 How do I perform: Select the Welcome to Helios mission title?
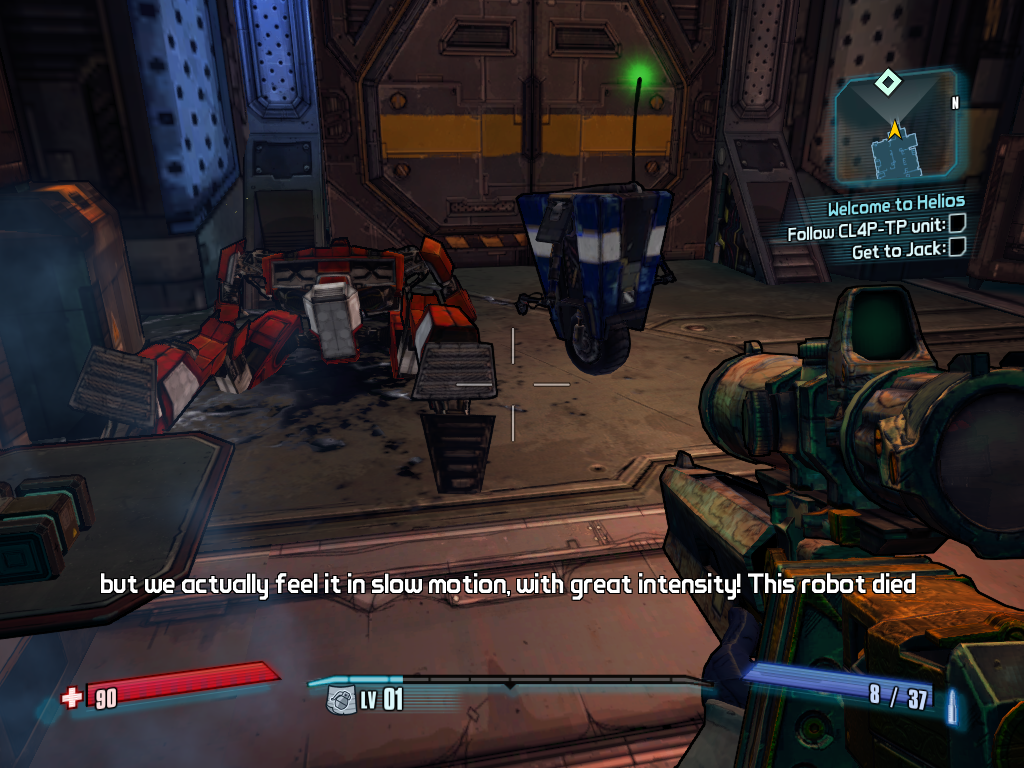point(895,208)
